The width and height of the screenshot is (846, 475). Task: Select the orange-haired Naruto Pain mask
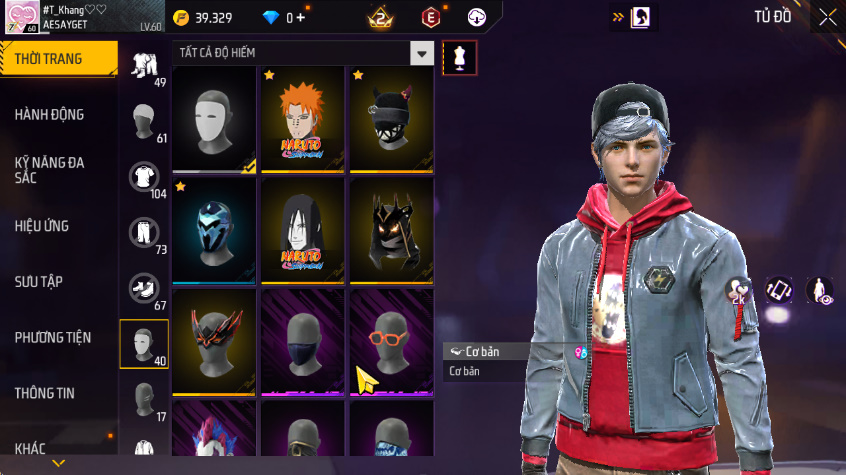click(303, 119)
